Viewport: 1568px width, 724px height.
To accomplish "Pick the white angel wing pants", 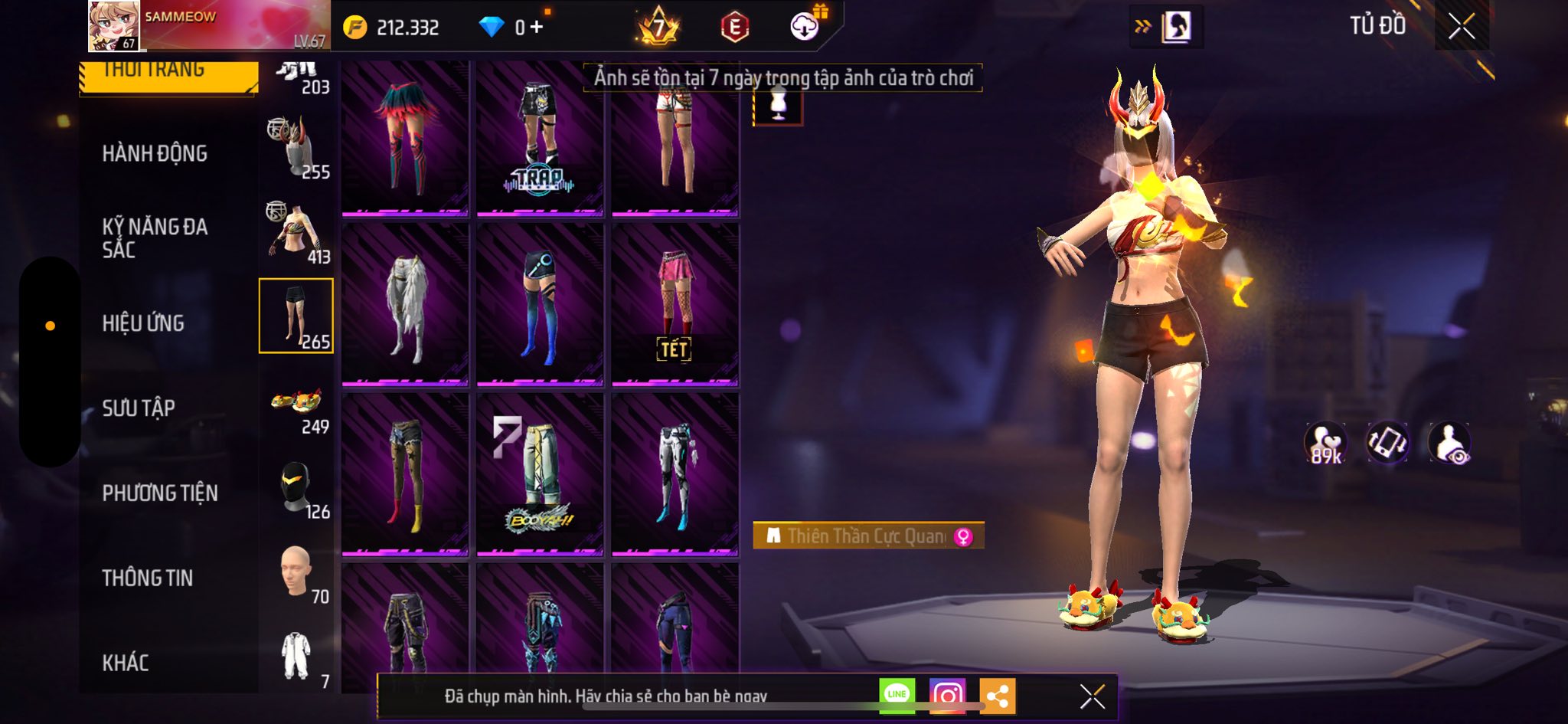I will point(405,305).
